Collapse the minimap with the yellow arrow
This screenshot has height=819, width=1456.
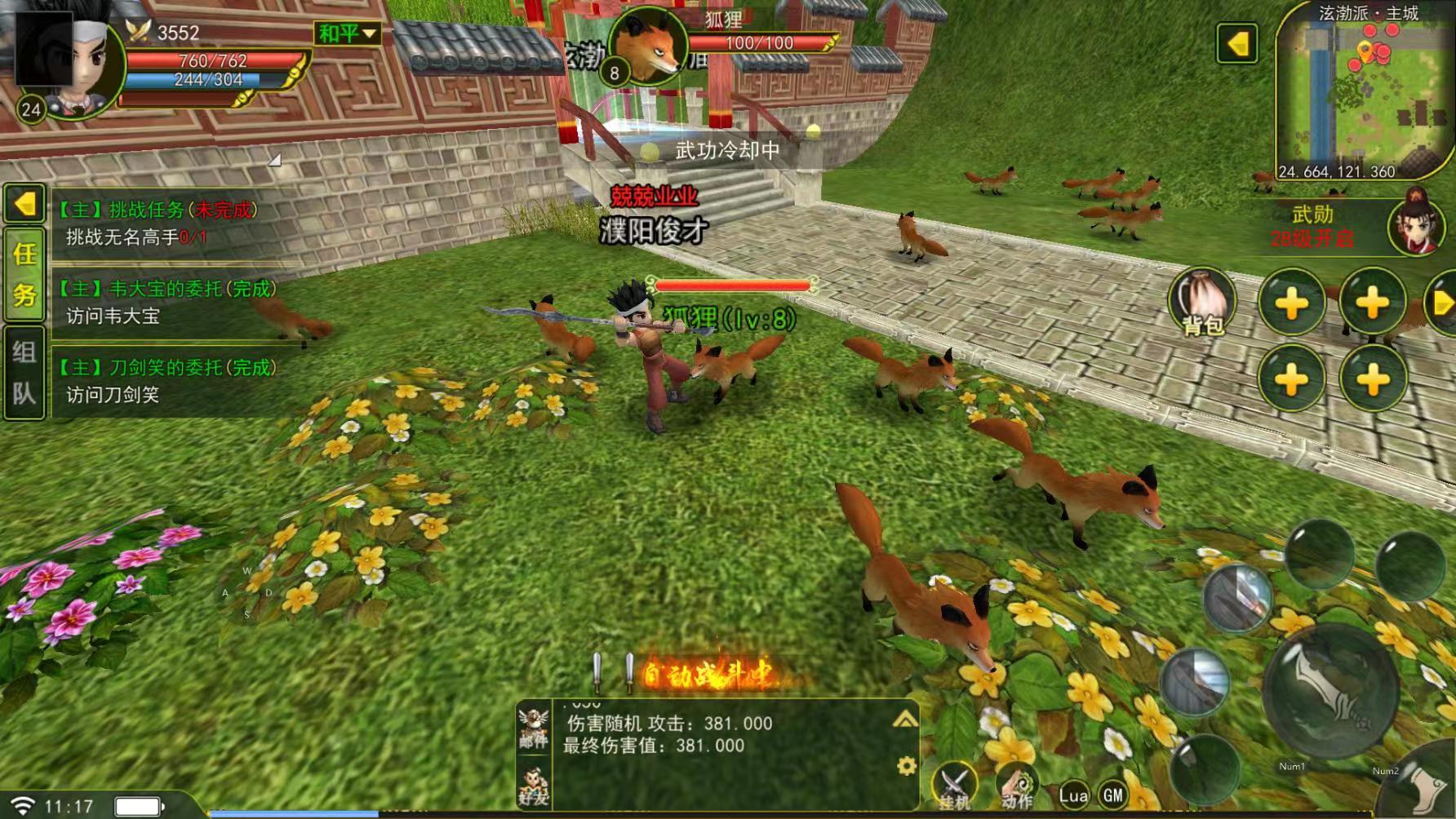click(x=1237, y=43)
